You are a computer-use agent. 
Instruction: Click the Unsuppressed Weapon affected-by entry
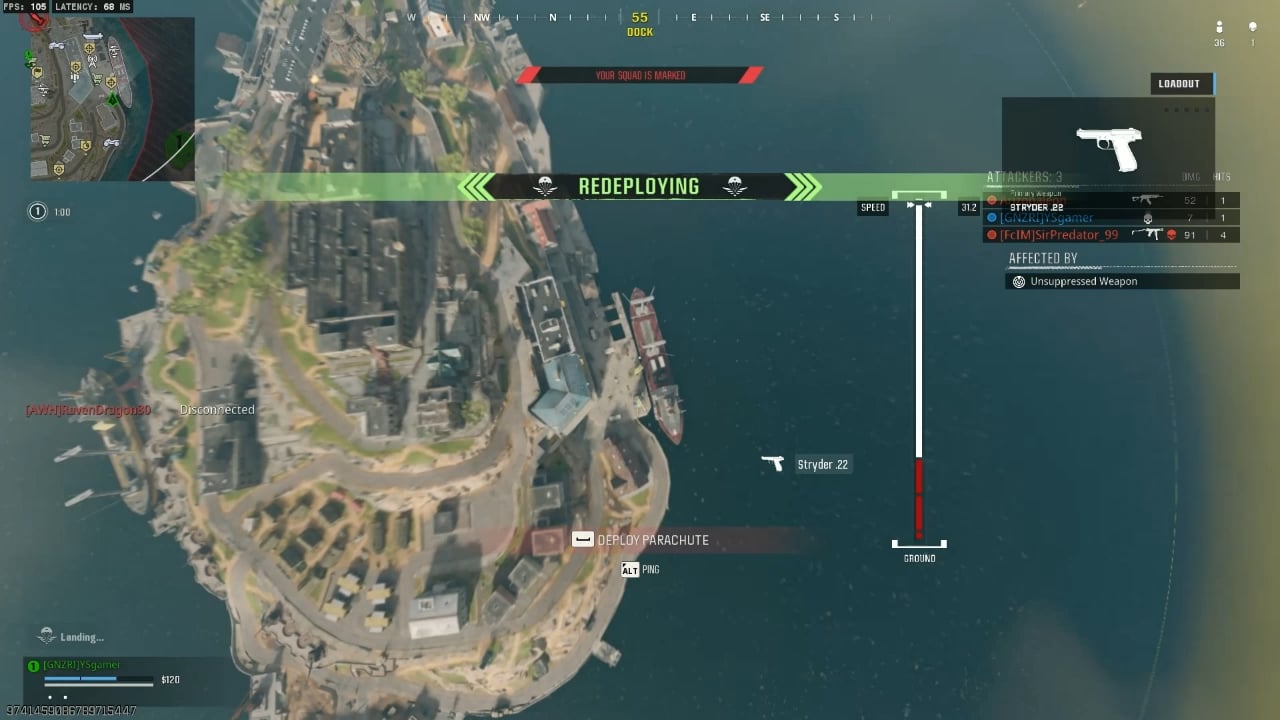(1122, 282)
